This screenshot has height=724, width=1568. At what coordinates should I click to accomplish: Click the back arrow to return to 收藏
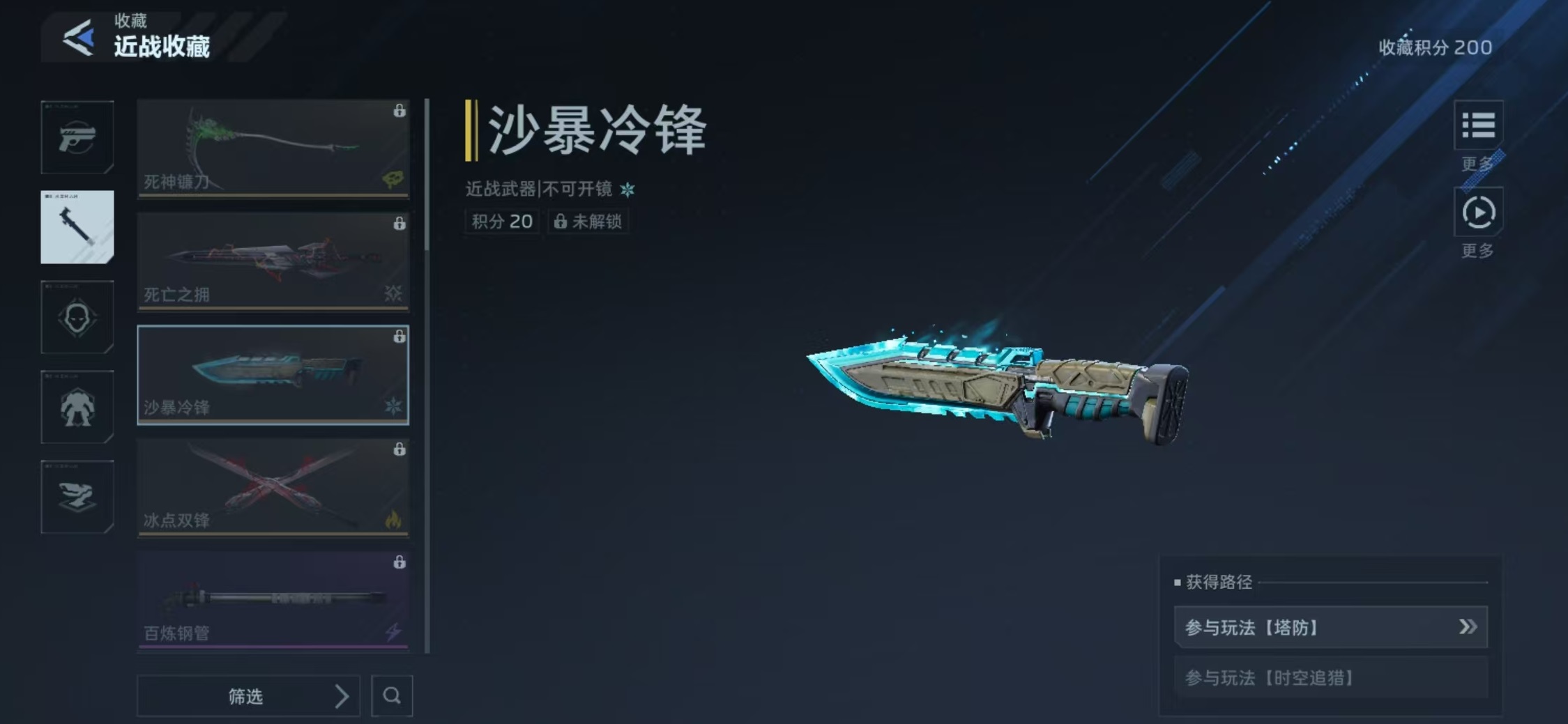click(79, 36)
